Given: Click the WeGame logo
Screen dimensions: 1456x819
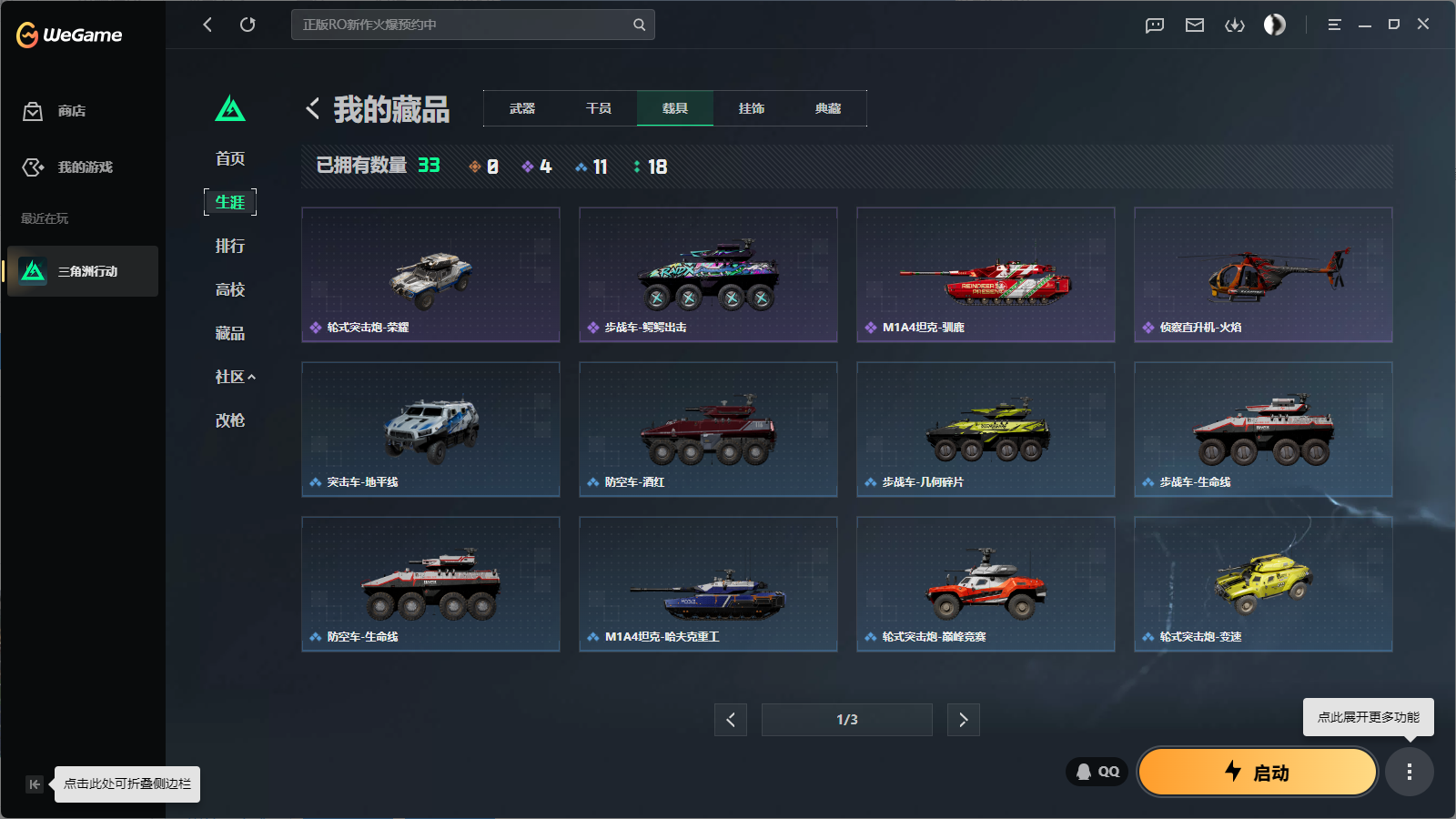Looking at the screenshot, I should click(68, 35).
